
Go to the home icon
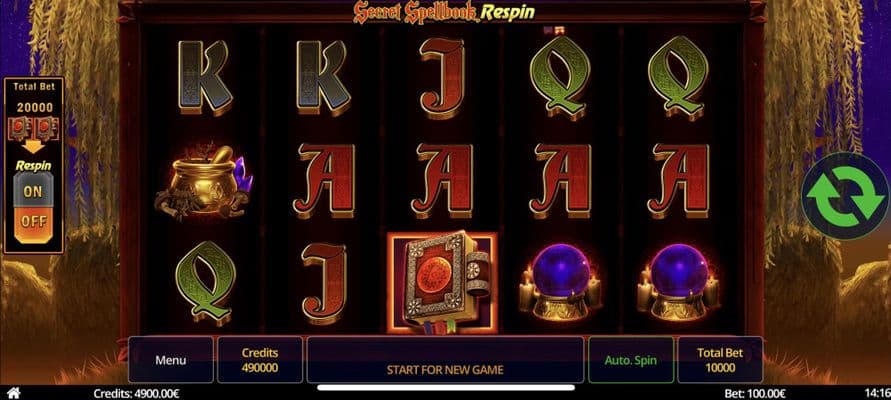click(x=13, y=393)
